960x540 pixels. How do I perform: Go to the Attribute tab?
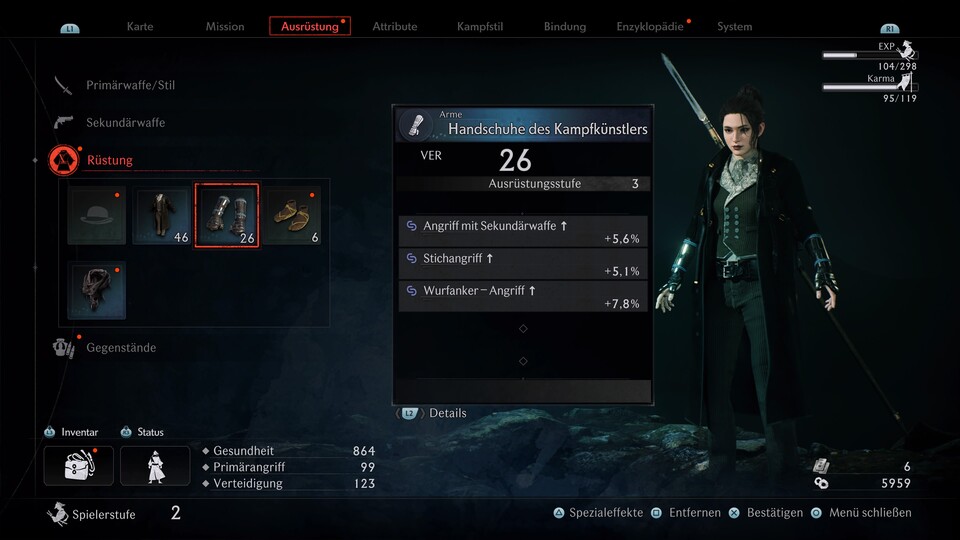[395, 26]
